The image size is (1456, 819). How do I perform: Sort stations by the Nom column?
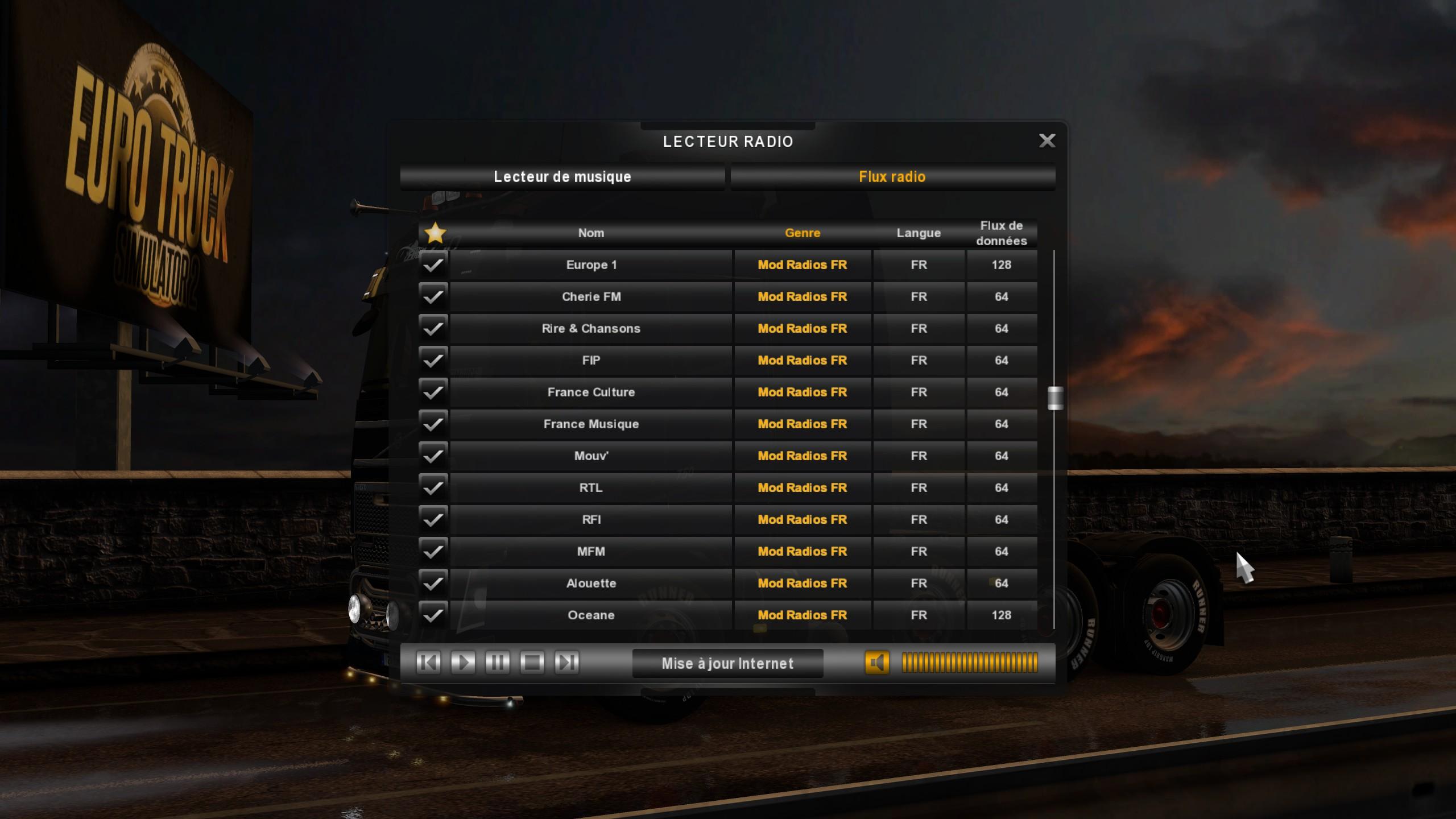click(591, 233)
